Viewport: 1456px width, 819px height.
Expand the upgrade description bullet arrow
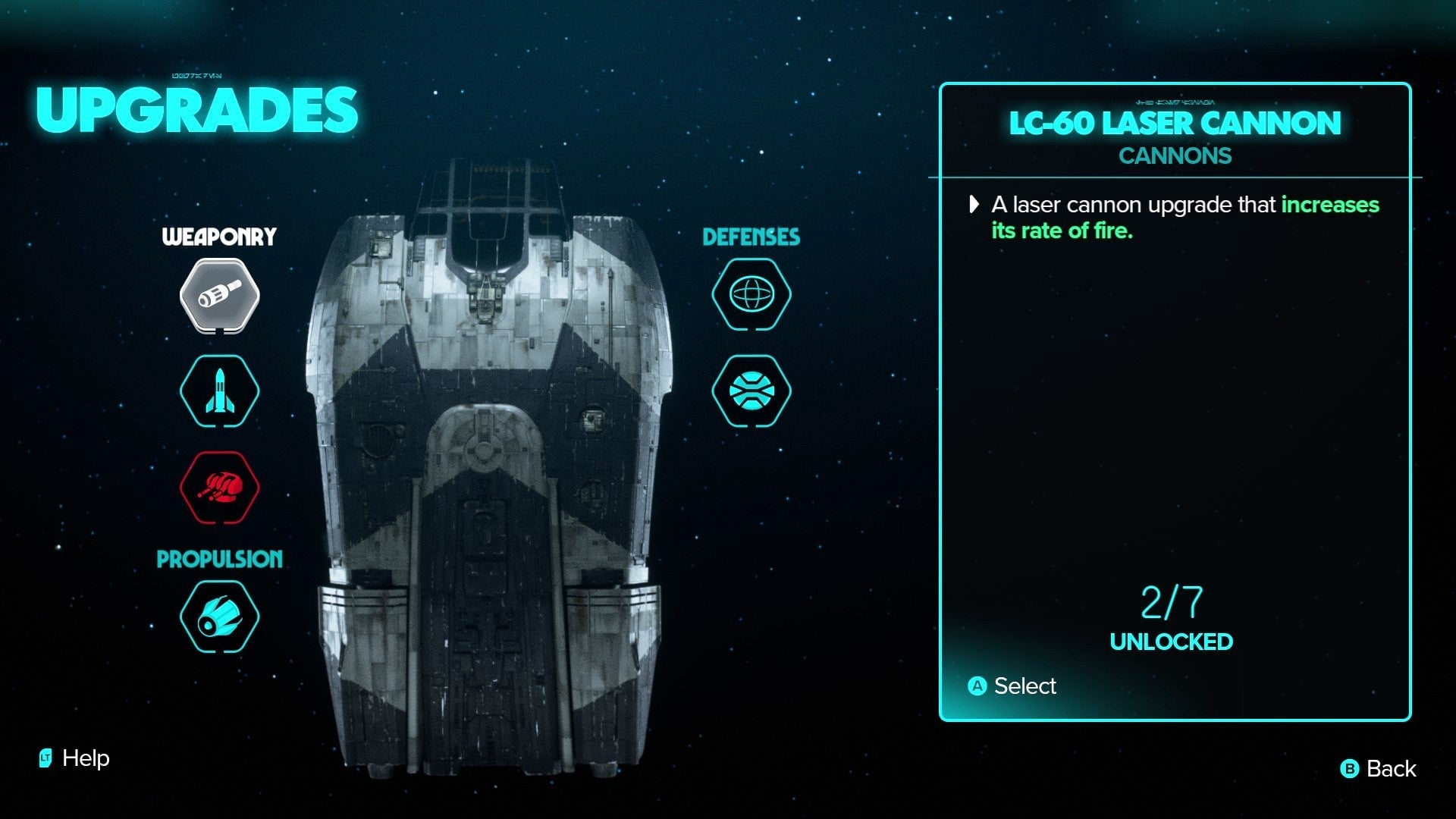[974, 205]
